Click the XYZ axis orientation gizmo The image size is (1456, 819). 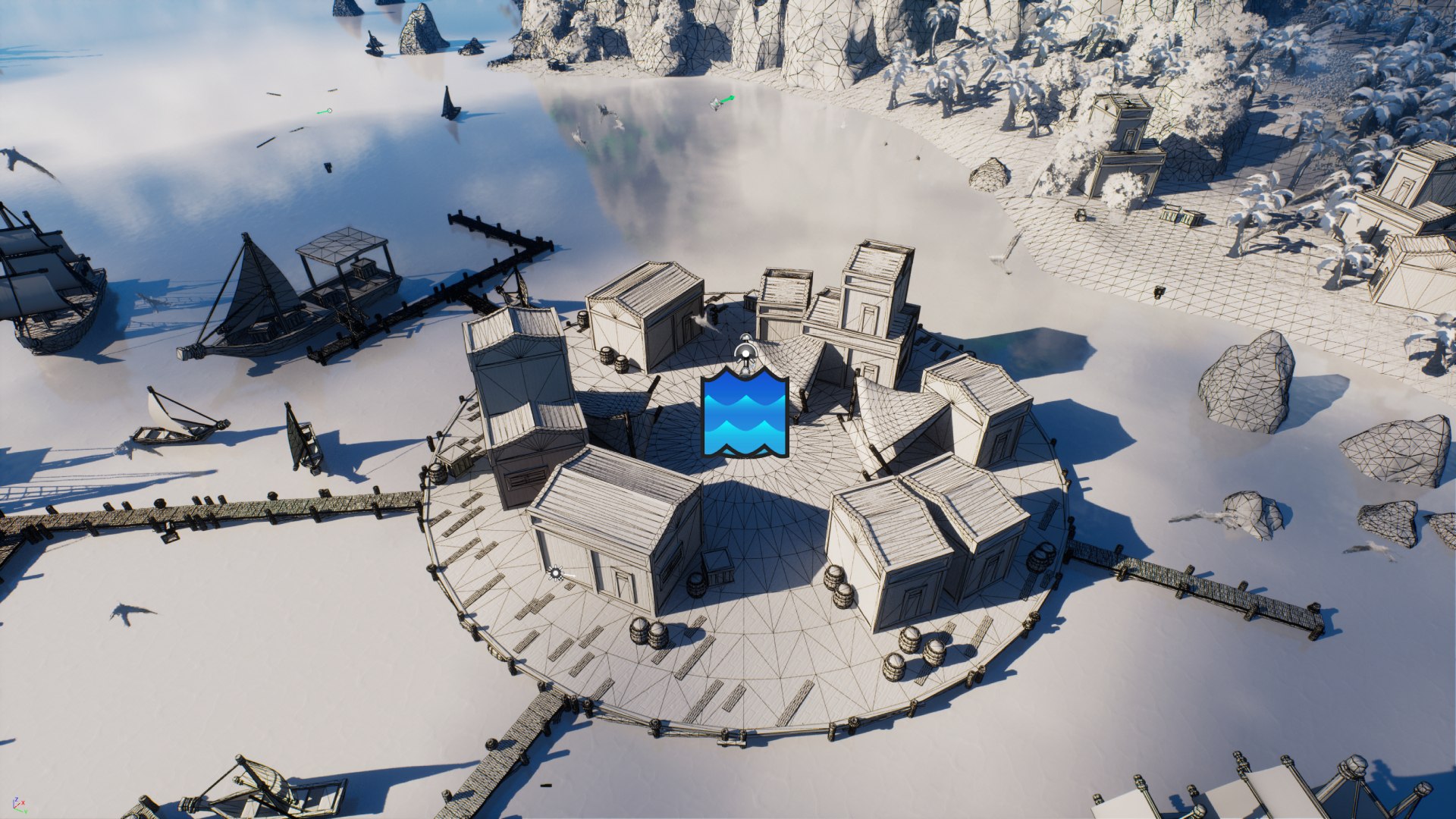tap(19, 805)
